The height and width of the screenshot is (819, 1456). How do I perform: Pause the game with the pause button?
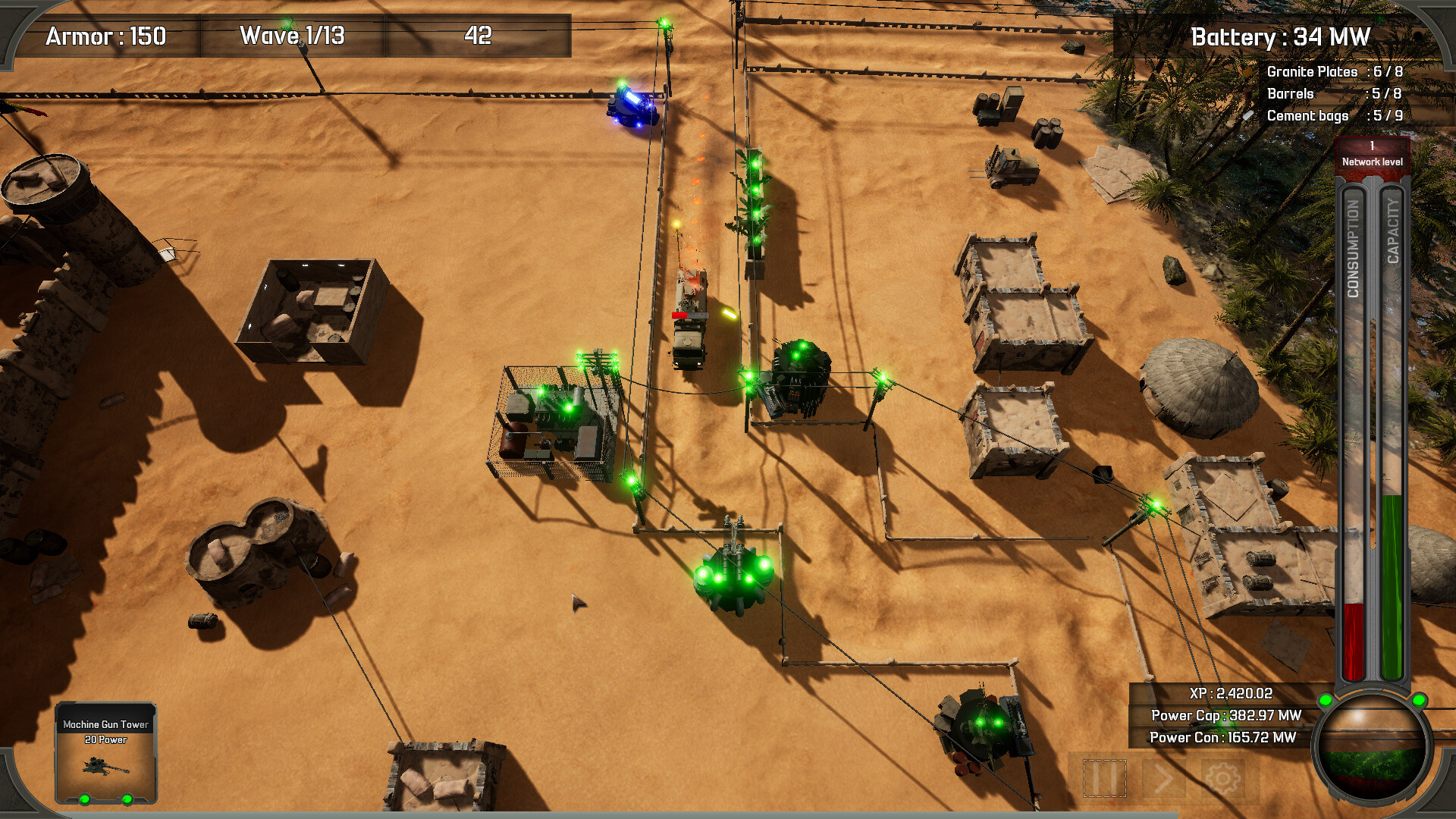pyautogui.click(x=1104, y=777)
